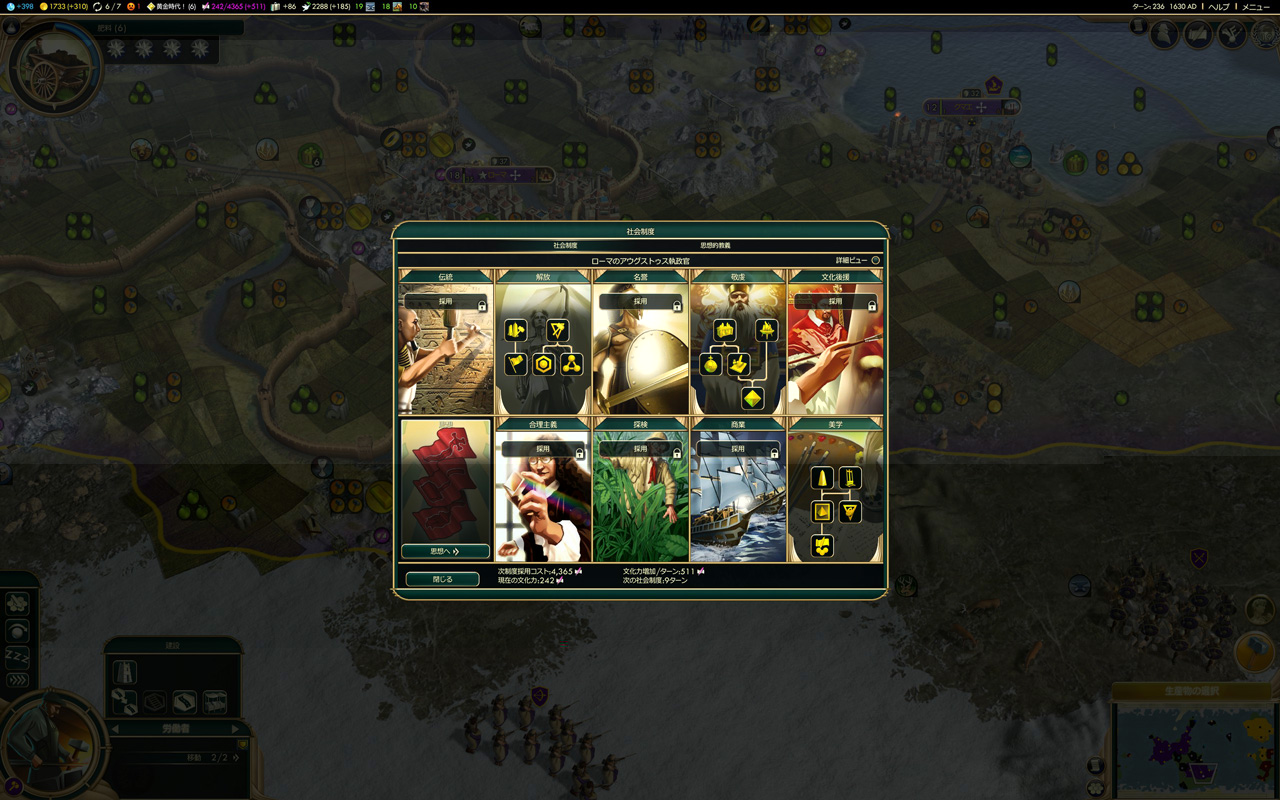Adopt the 文化後援 (Patronage) policy tree
This screenshot has width=1280, height=800.
(x=835, y=301)
